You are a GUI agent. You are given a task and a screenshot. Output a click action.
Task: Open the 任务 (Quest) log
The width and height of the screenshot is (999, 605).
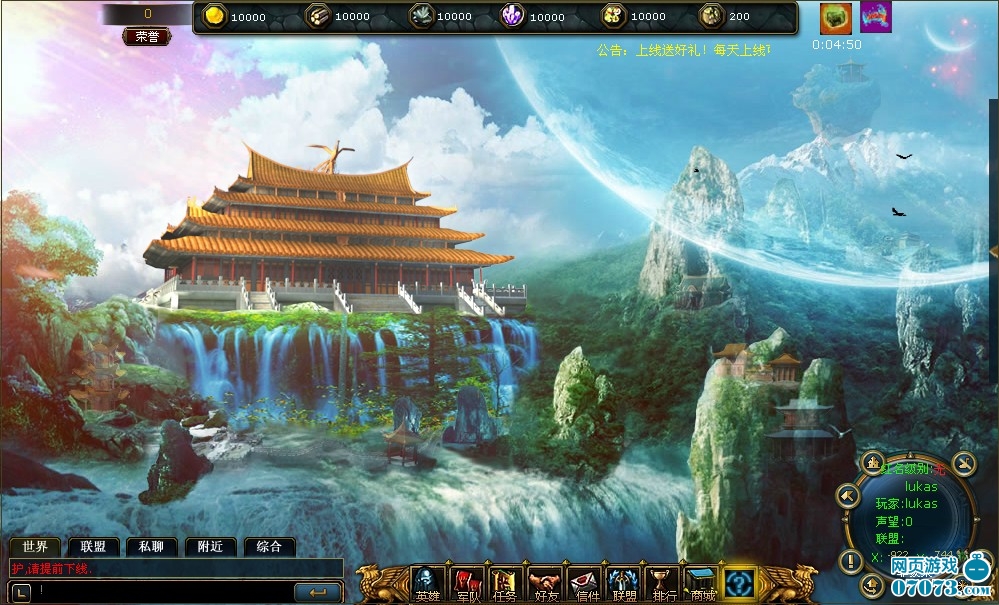pos(505,583)
